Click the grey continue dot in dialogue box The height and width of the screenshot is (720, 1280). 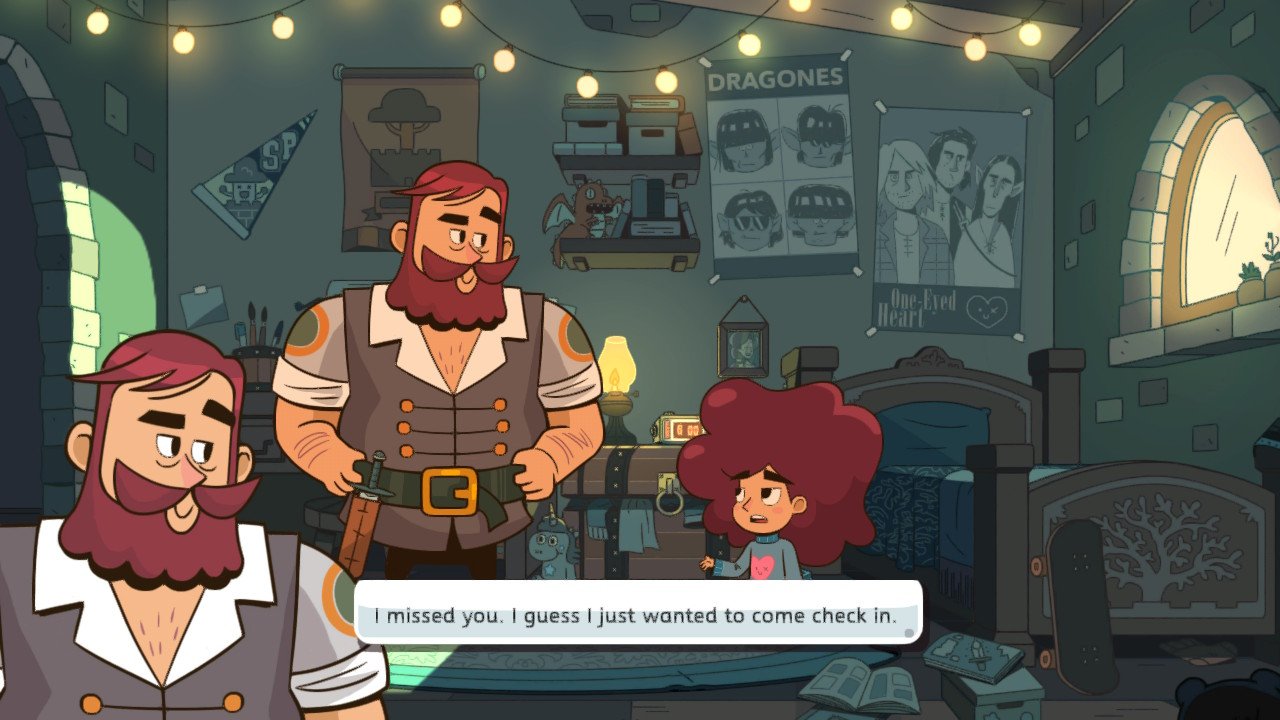(908, 632)
